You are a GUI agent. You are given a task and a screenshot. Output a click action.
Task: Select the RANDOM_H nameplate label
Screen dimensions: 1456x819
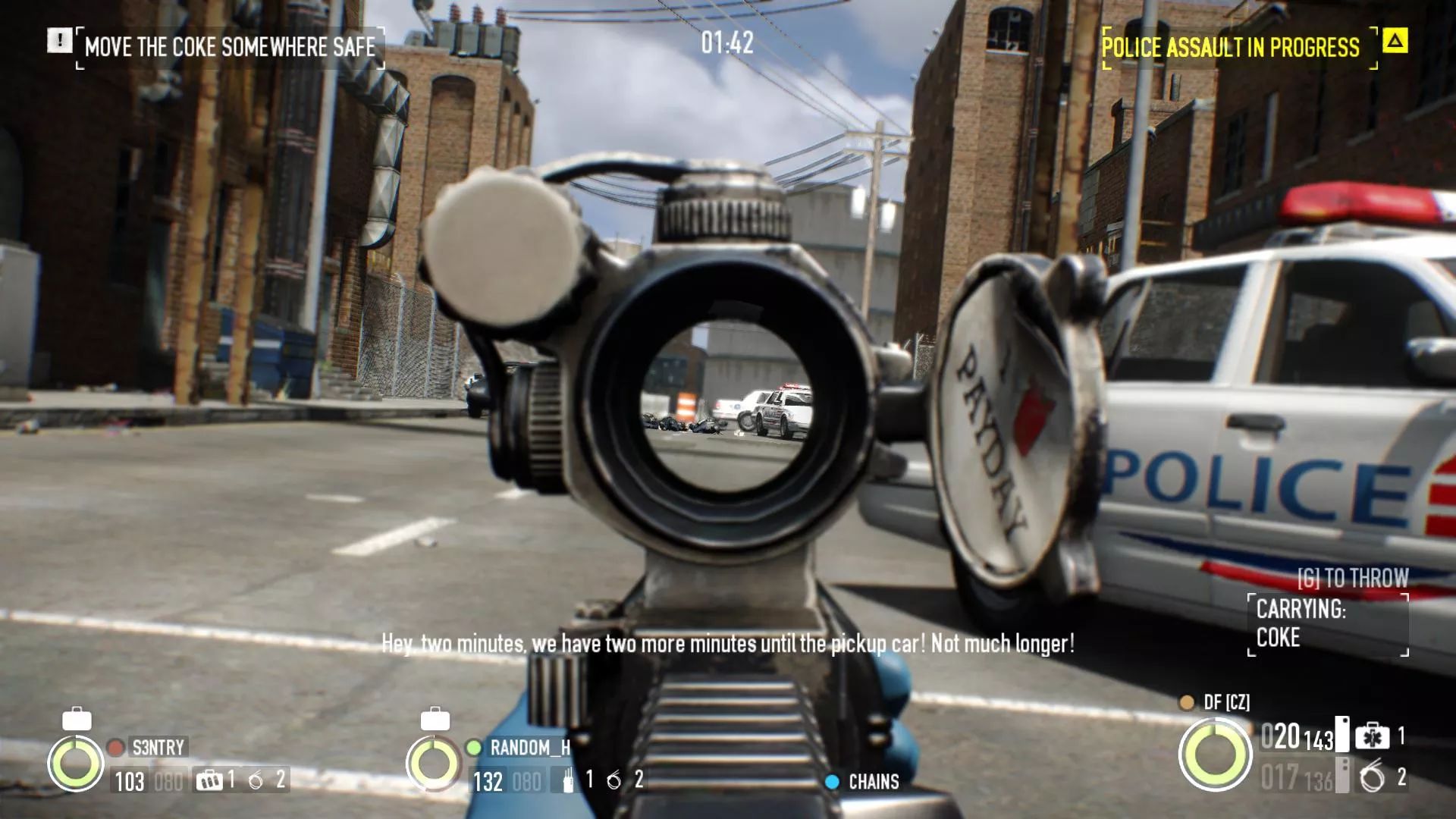coord(530,745)
